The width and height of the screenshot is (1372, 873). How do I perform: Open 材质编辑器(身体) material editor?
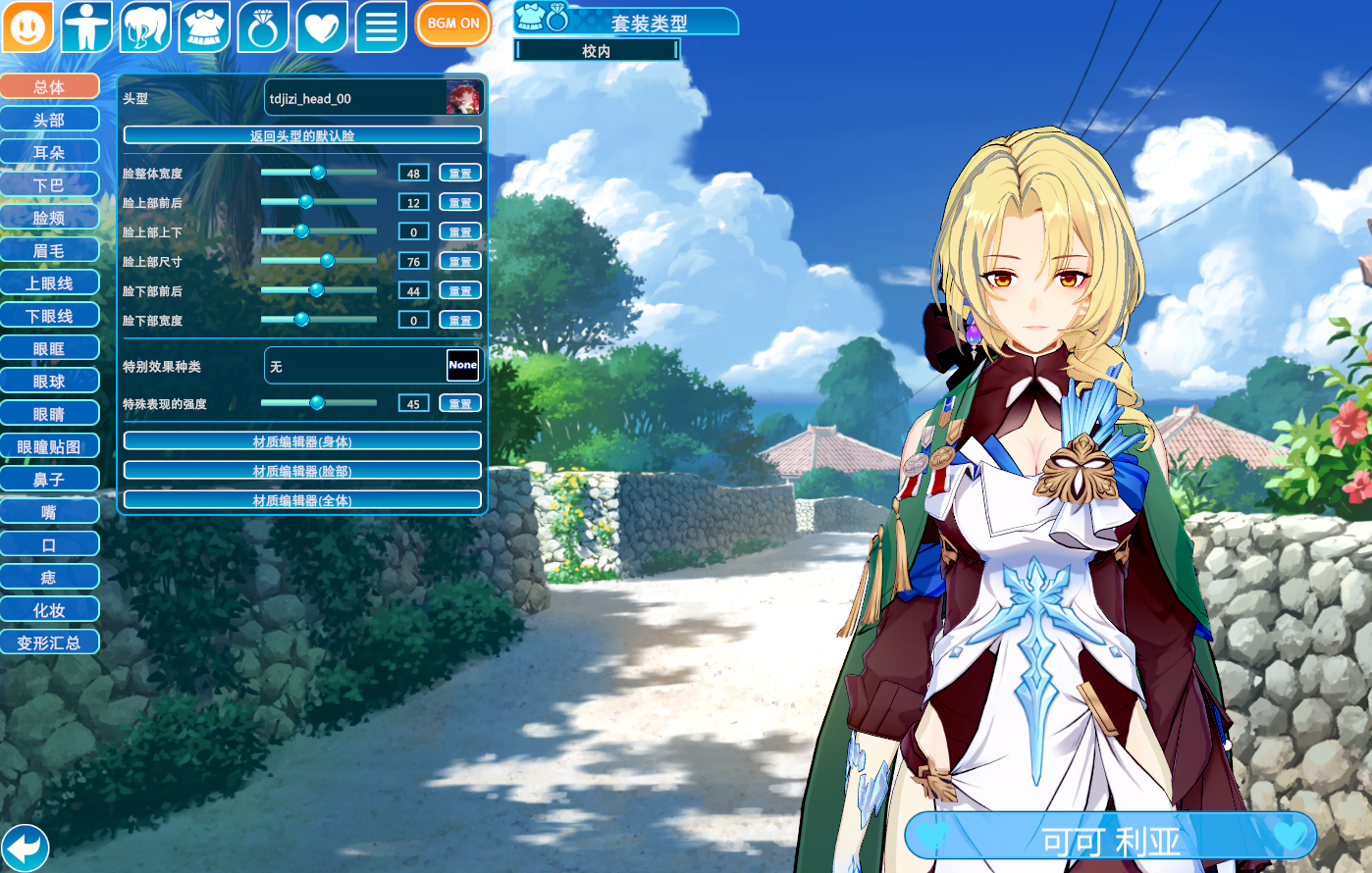coord(302,441)
